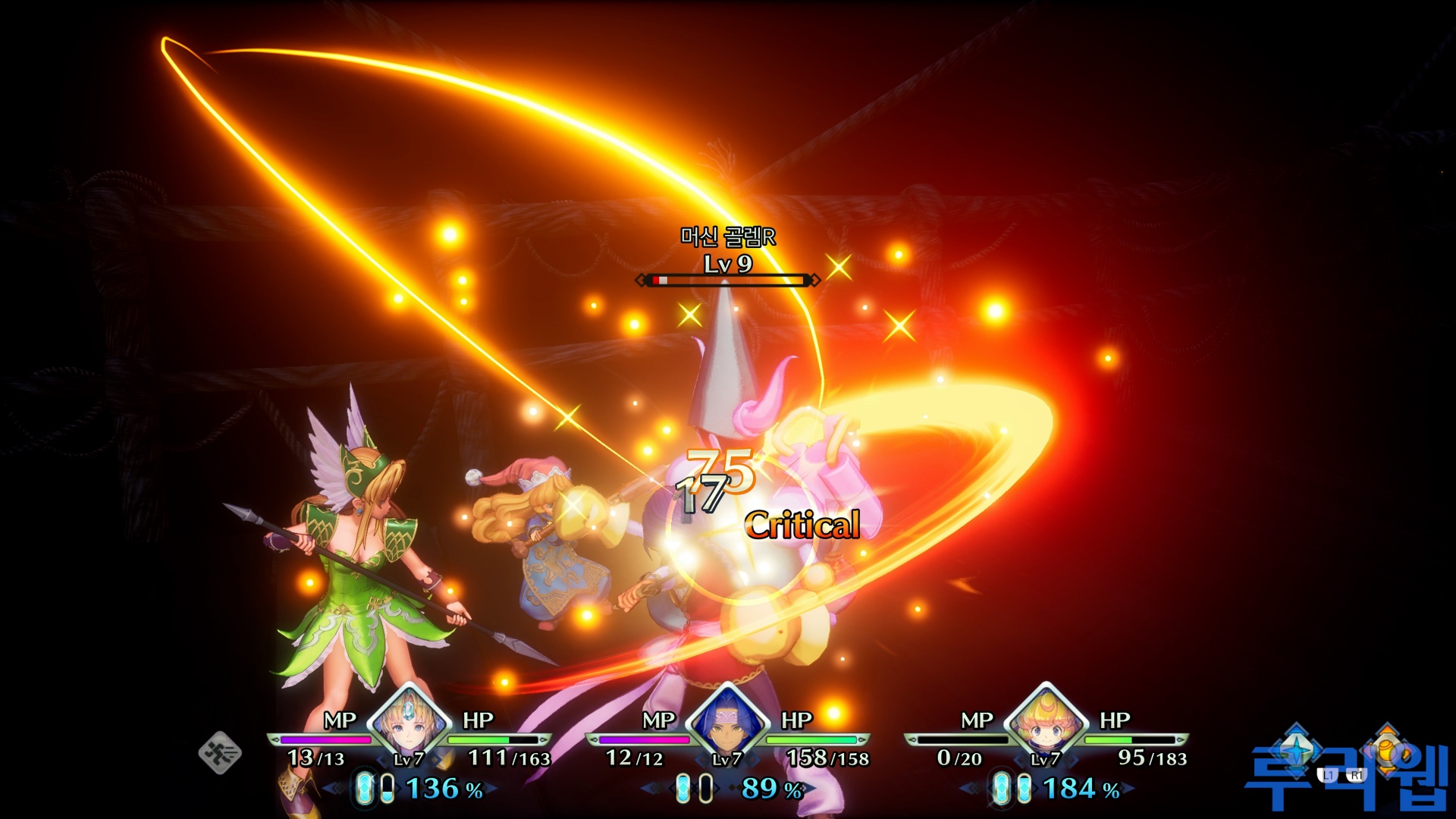This screenshot has height=819, width=1456.
Task: Expand the left diamond arrow beside Riesz's MP bar
Action: 275,739
